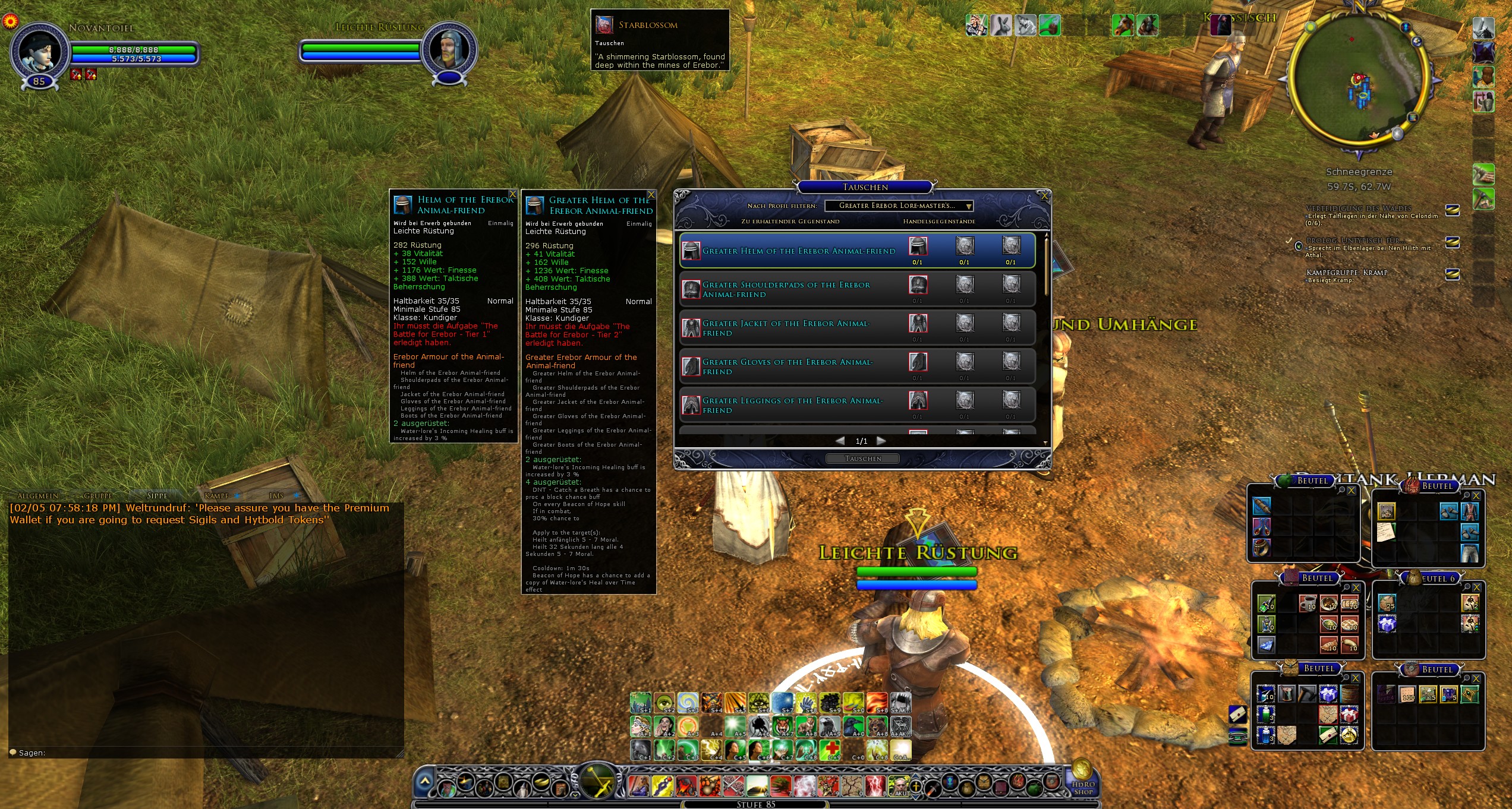The width and height of the screenshot is (1512, 809).
Task: Choose Greater Jacket of the Erebor Animal-friend
Action: pyautogui.click(x=786, y=328)
